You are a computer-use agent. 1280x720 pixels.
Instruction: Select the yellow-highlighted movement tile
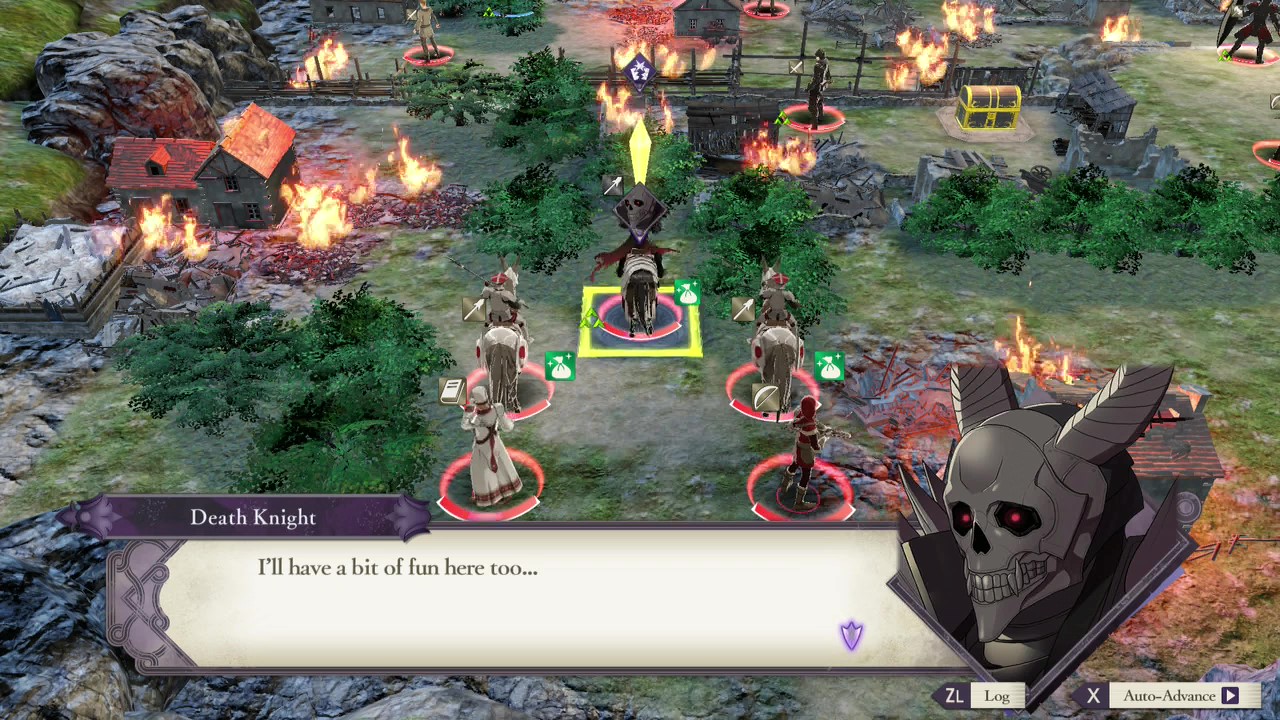tap(640, 325)
